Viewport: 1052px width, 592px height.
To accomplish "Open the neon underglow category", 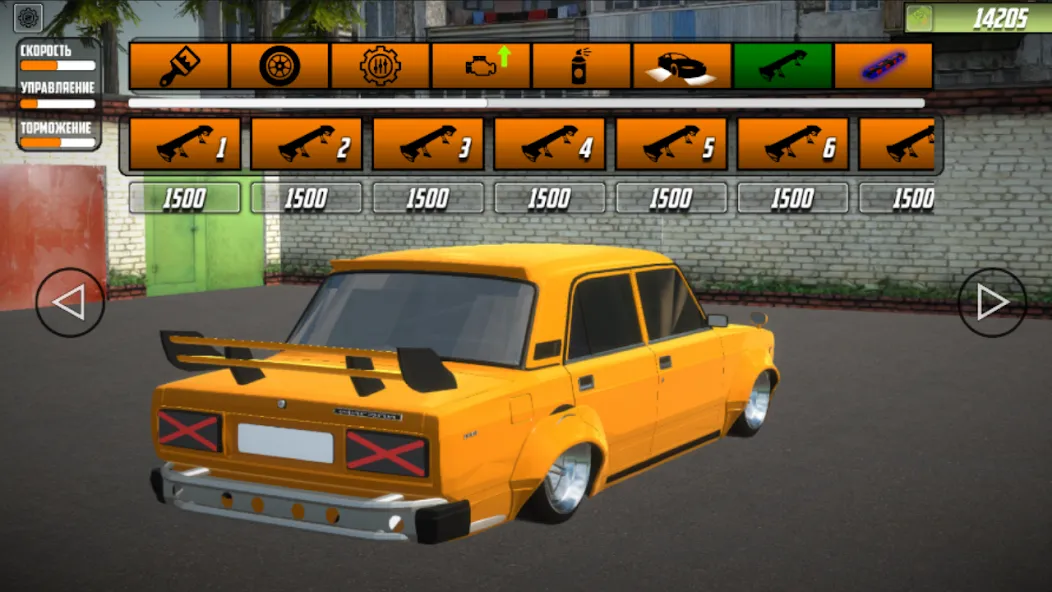I will 883,66.
